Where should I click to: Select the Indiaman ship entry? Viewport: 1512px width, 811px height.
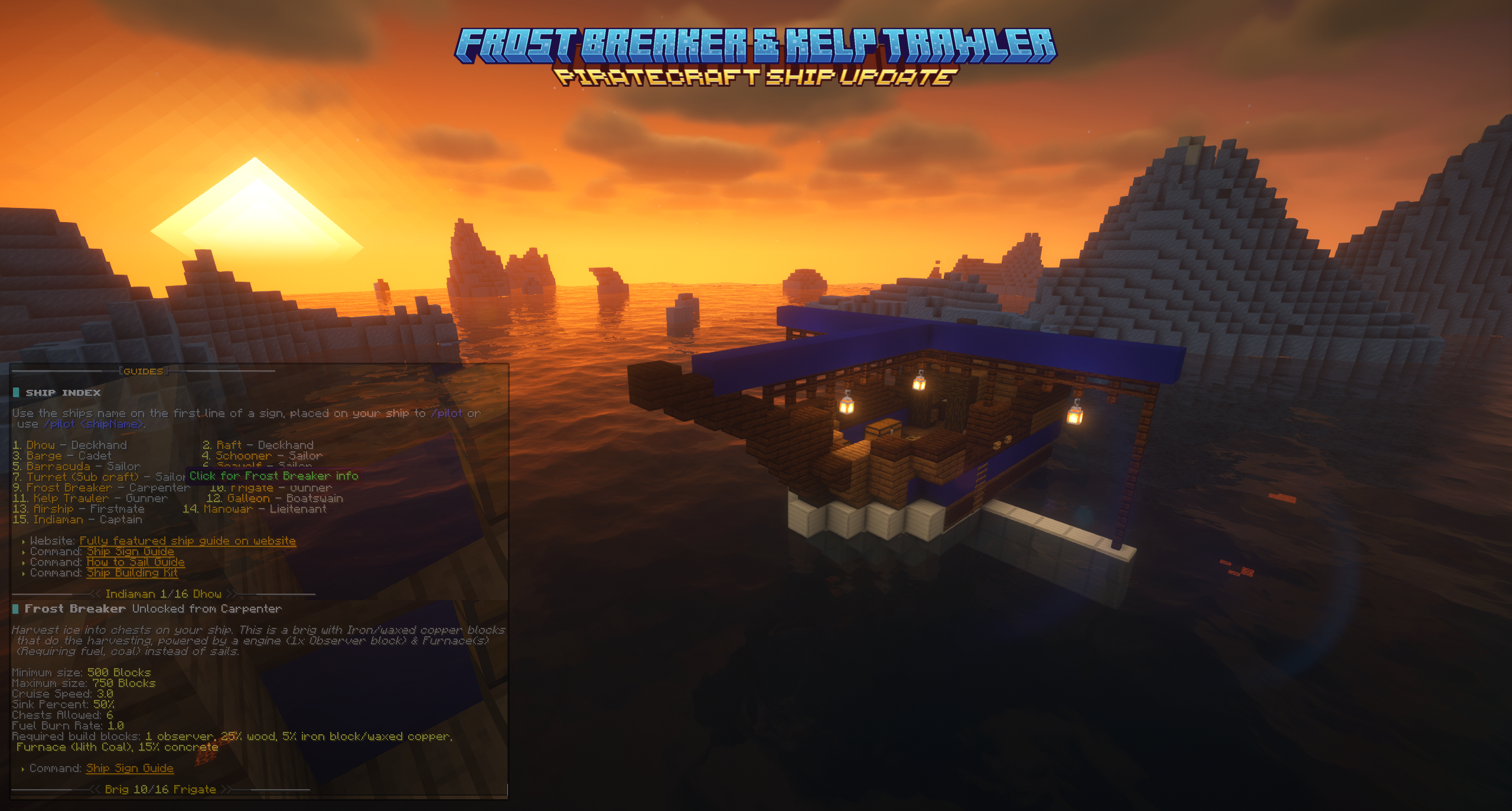tap(65, 519)
